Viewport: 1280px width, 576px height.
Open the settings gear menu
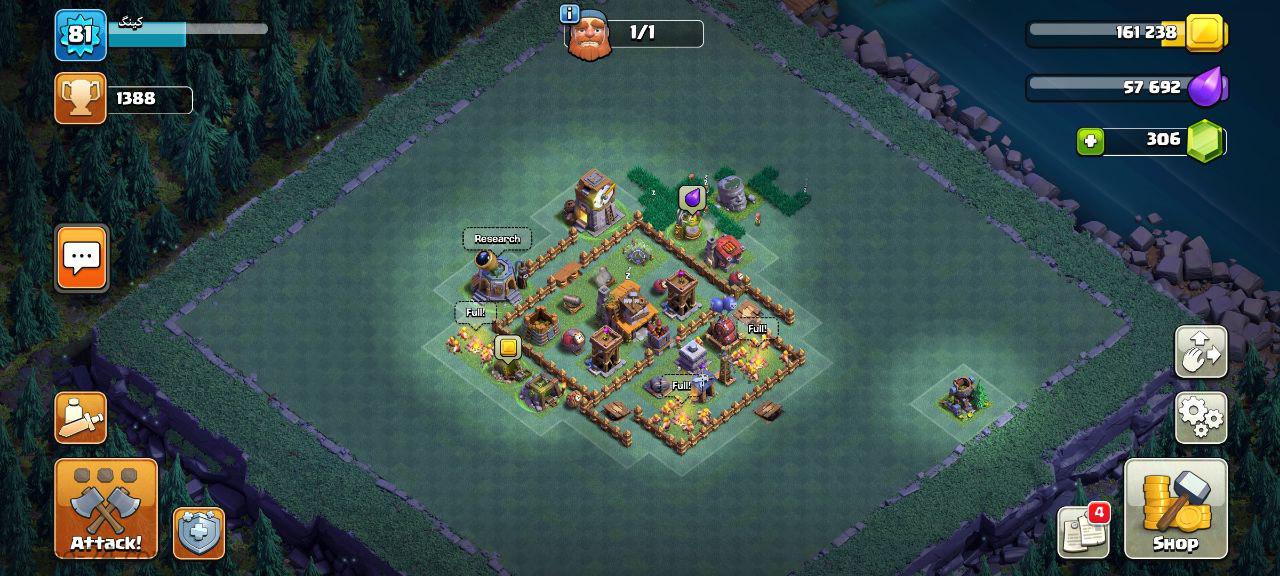click(1201, 416)
